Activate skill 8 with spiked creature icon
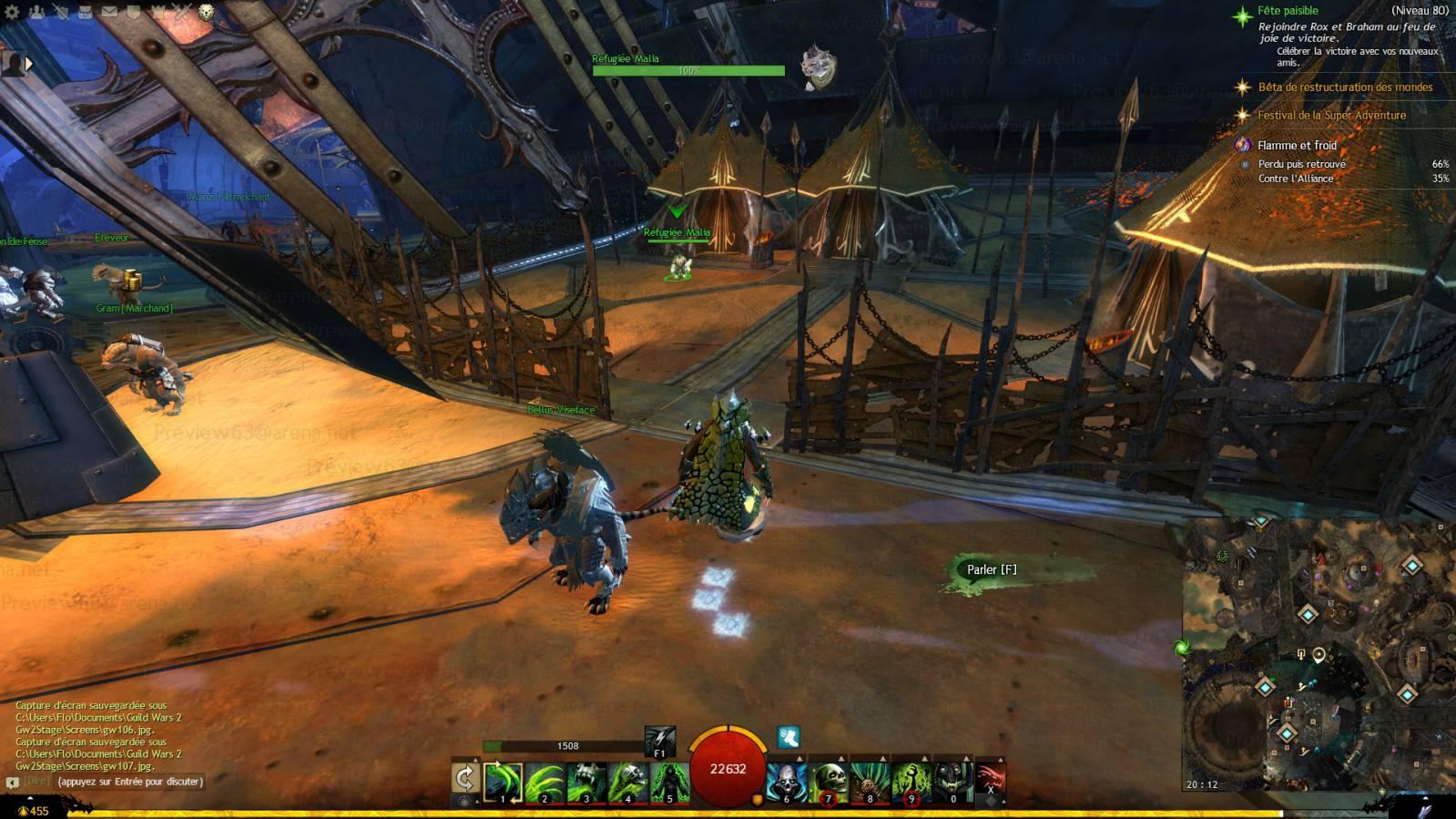The height and width of the screenshot is (819, 1456). click(x=870, y=783)
